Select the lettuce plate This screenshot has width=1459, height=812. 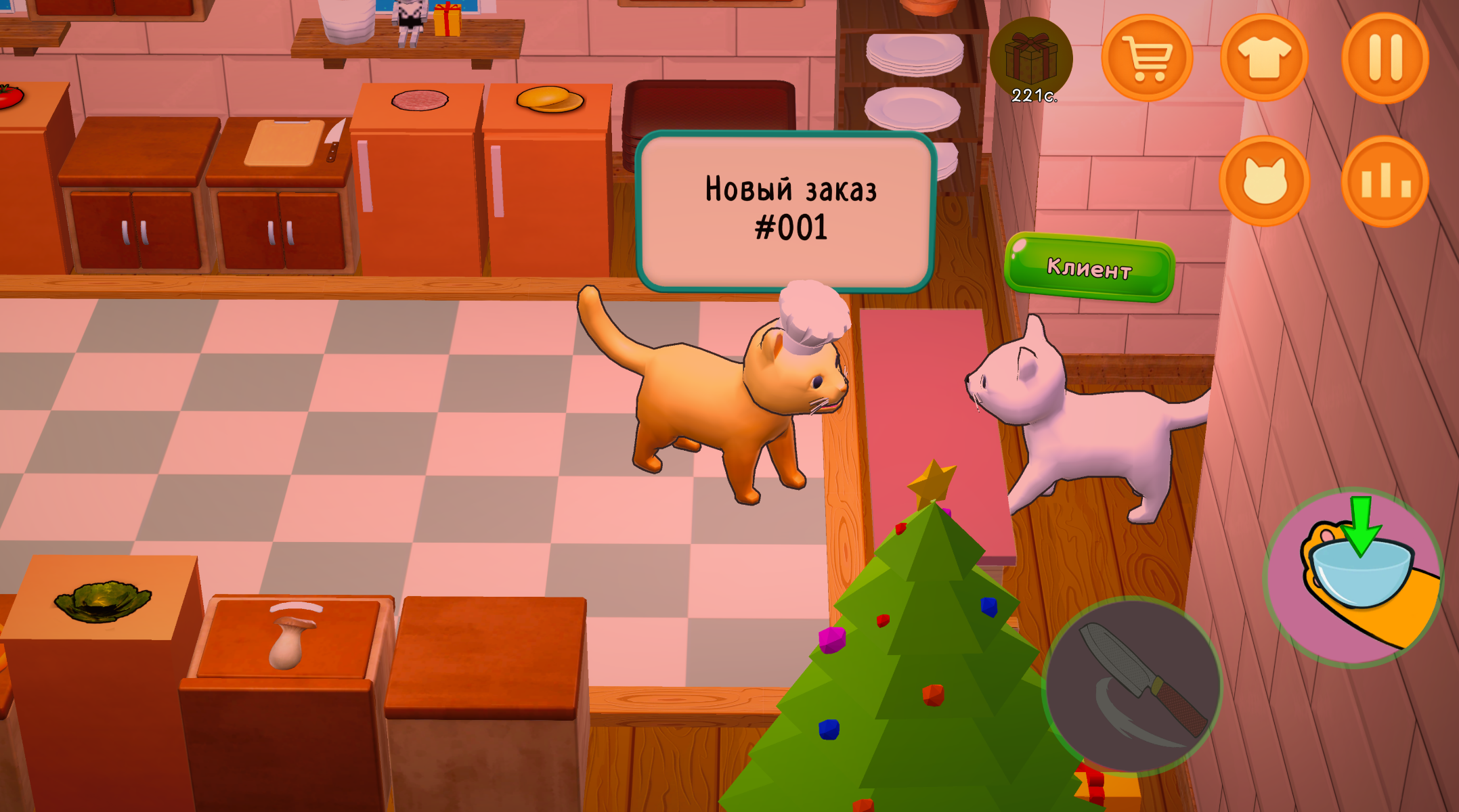click(x=103, y=599)
